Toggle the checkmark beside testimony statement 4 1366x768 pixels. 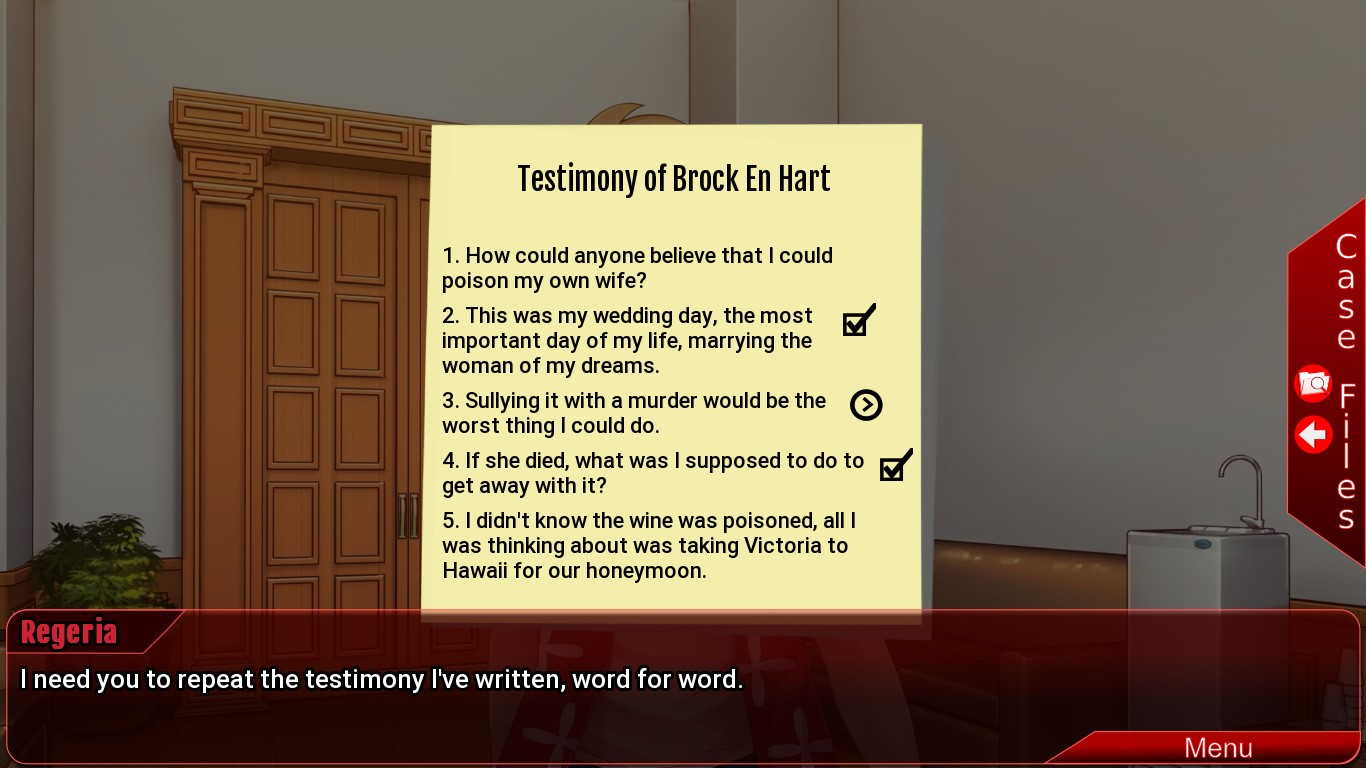pyautogui.click(x=895, y=466)
